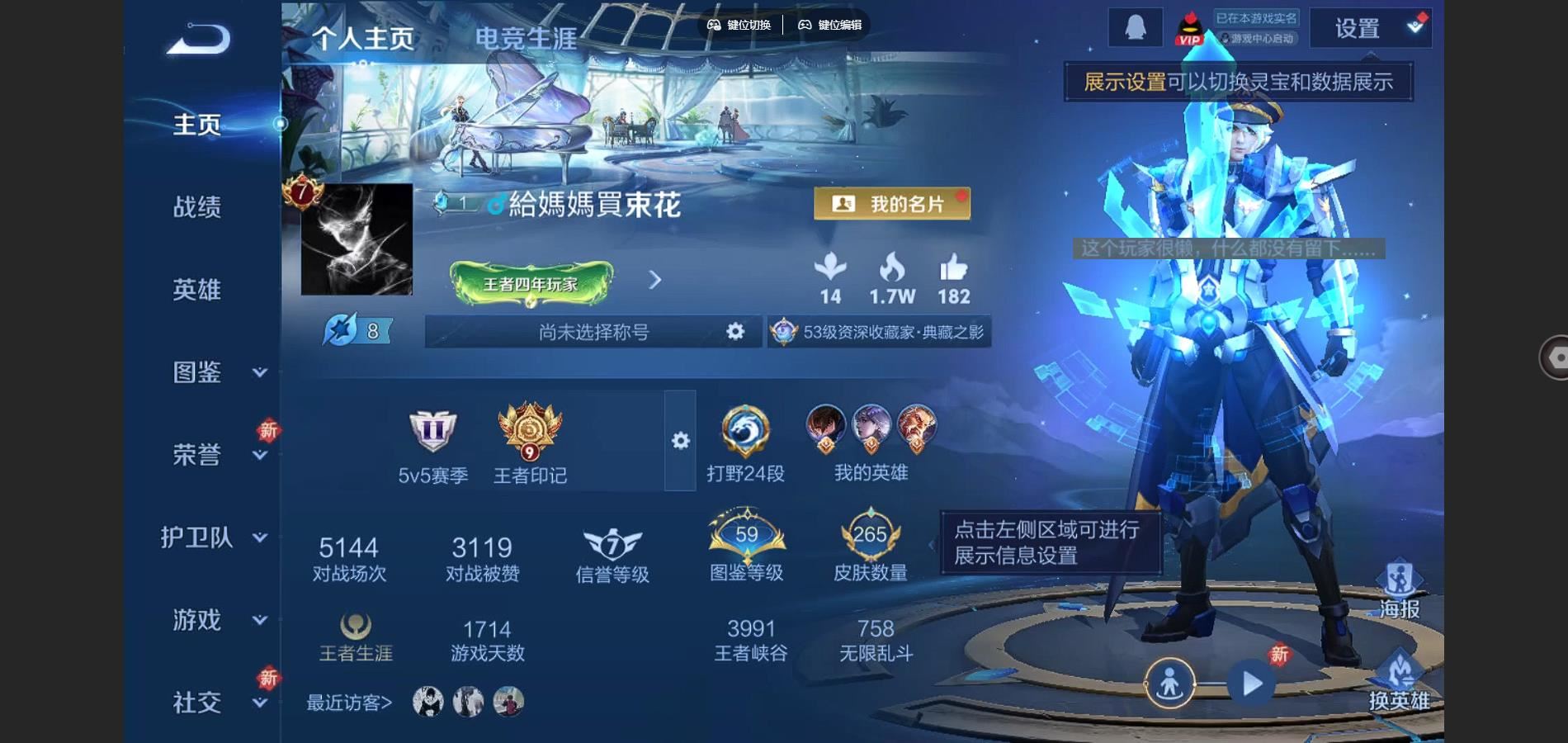The width and height of the screenshot is (1568, 743).
Task: Play the hero showcase animation
Action: pos(1252,684)
